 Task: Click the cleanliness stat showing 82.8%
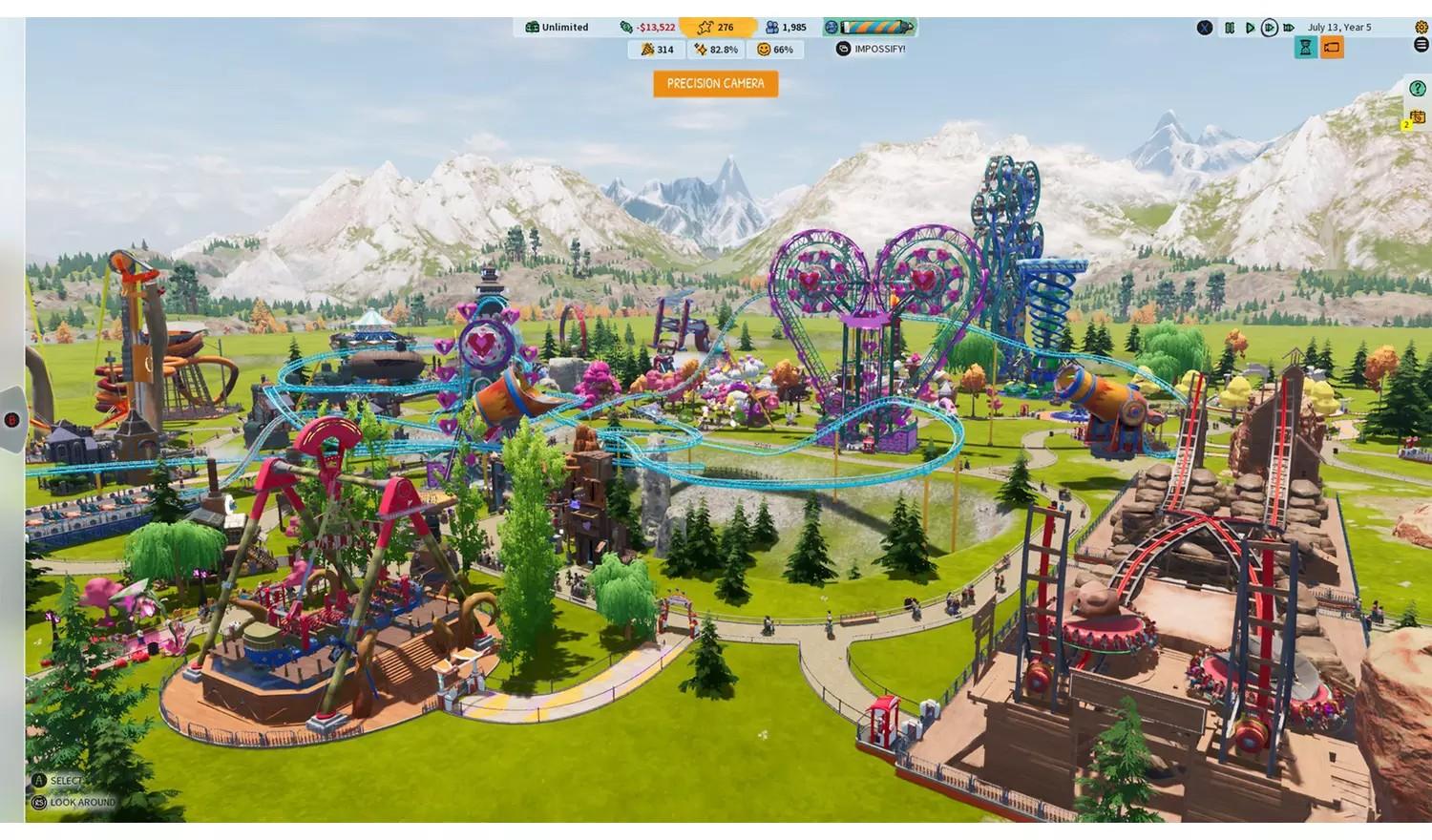click(x=717, y=50)
